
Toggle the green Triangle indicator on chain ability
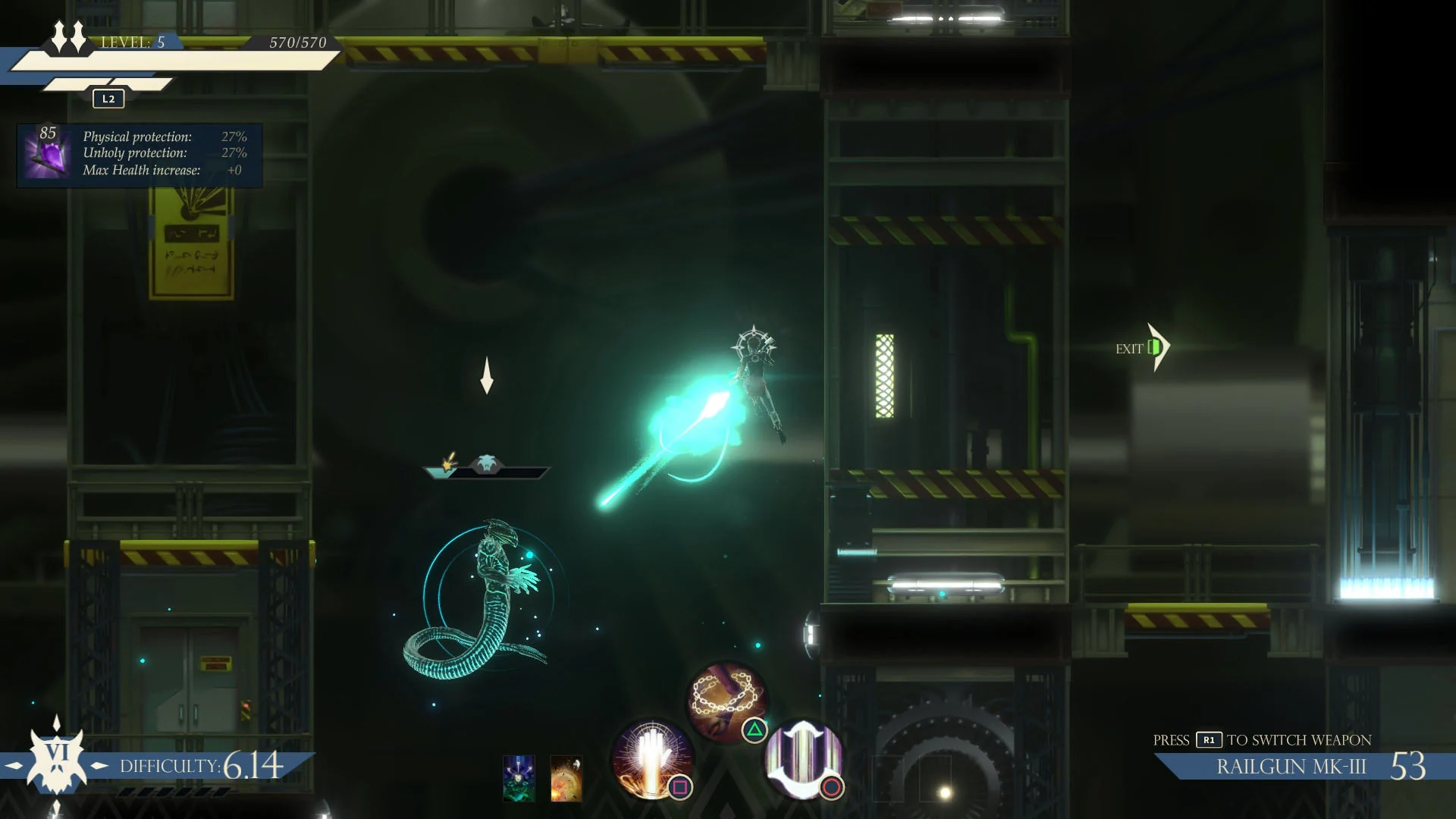pos(754,730)
